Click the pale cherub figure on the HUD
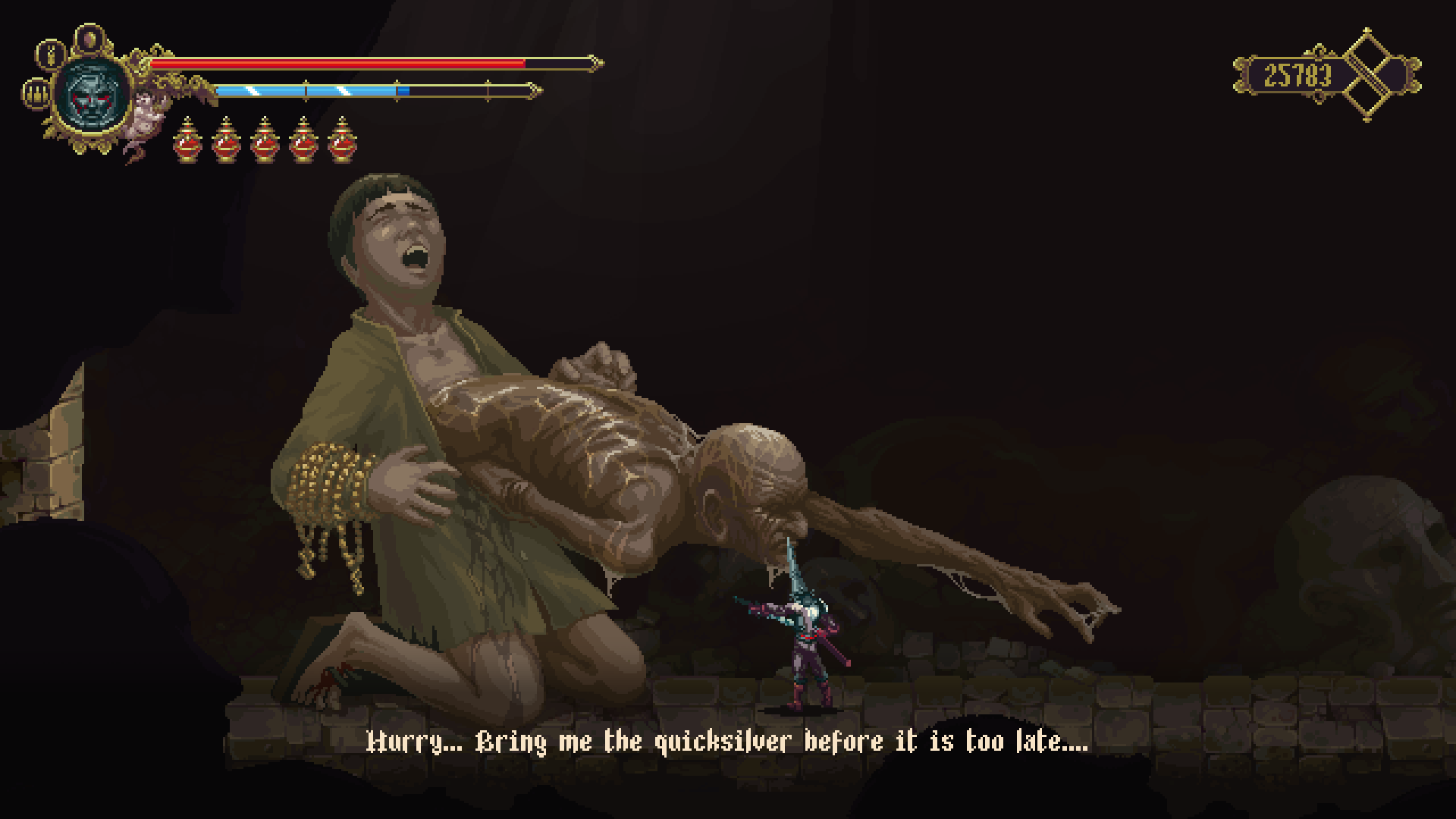Viewport: 1456px width, 819px height. [x=143, y=115]
